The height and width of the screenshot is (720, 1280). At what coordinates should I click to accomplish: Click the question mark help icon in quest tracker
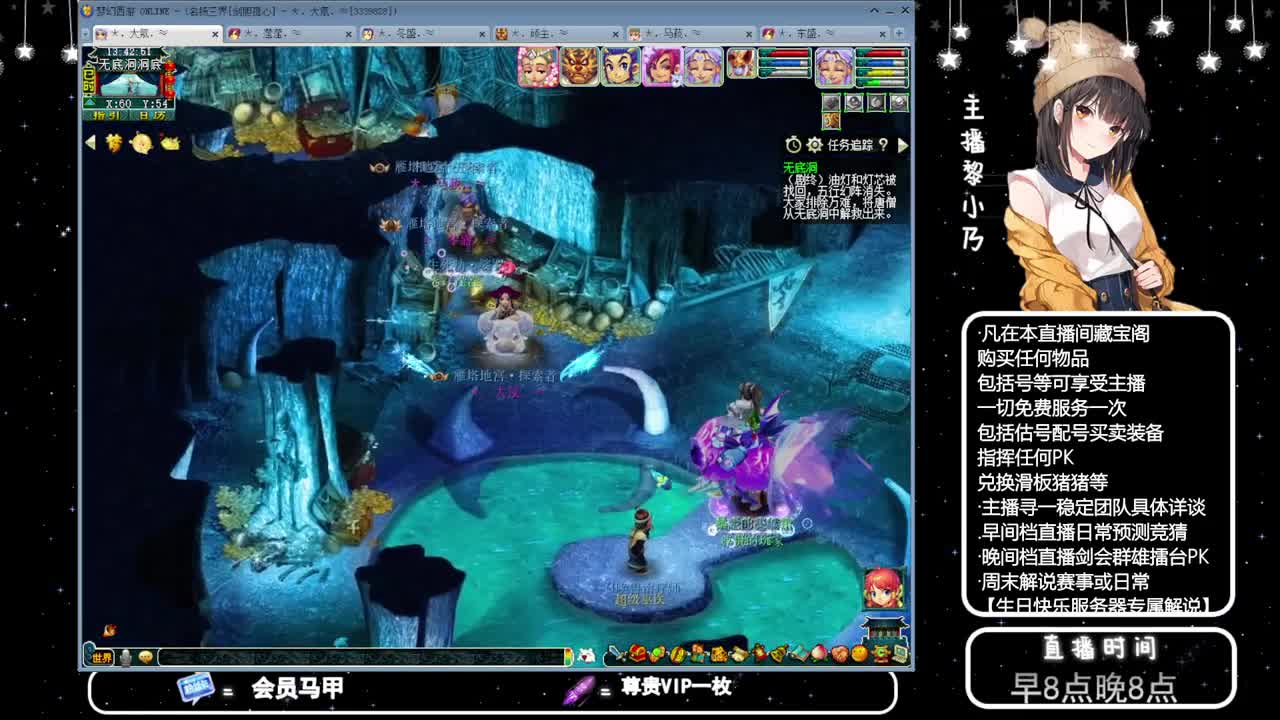885,144
